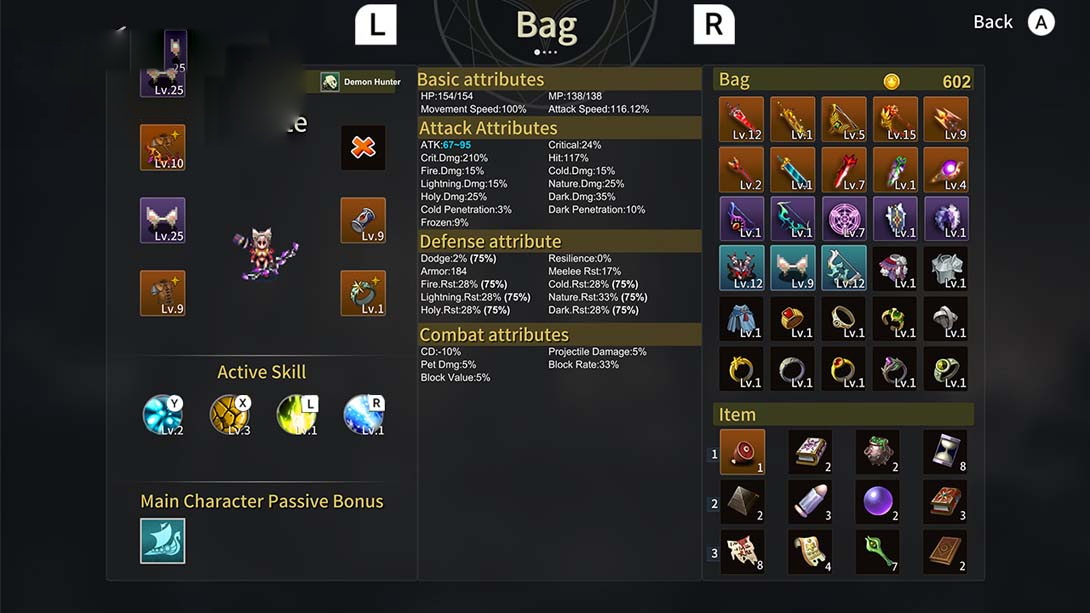
Task: Select the raw meat item slot
Action: (x=742, y=452)
